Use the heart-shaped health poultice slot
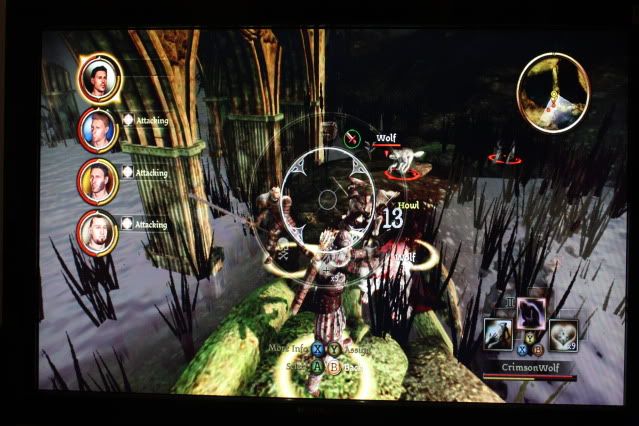639x426 pixels. (565, 334)
